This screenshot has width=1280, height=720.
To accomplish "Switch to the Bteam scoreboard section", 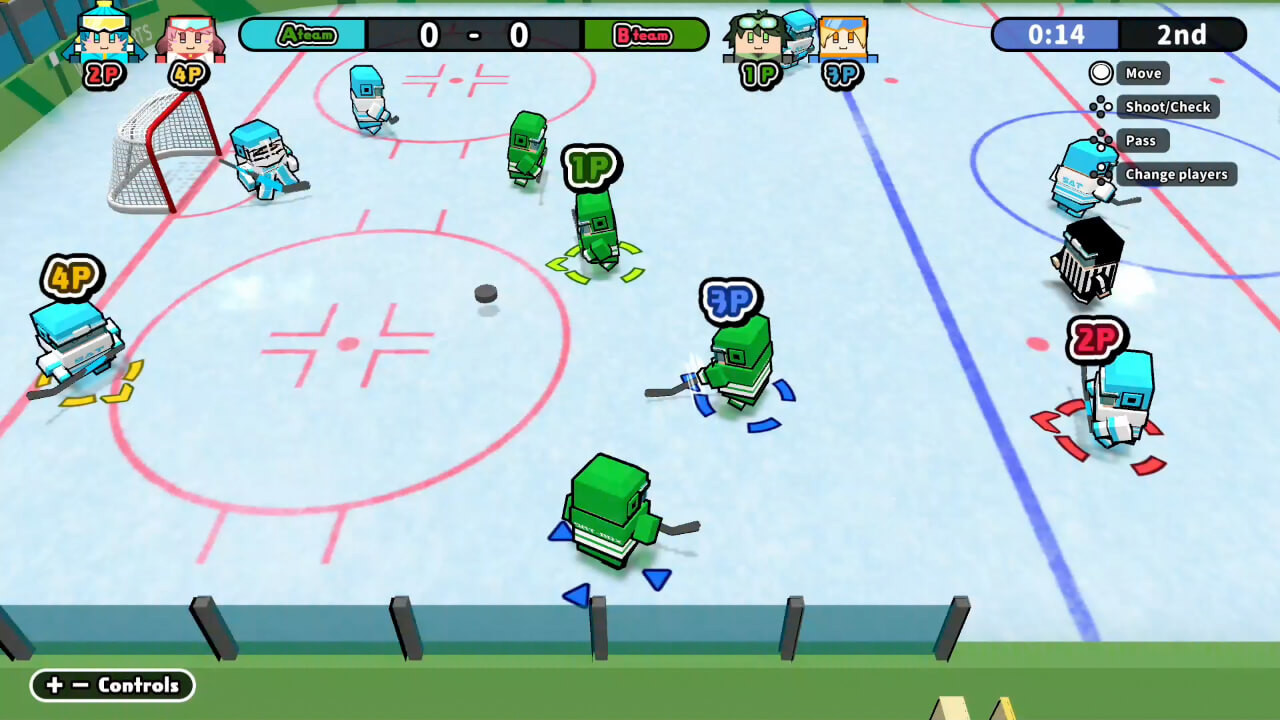I will point(644,34).
